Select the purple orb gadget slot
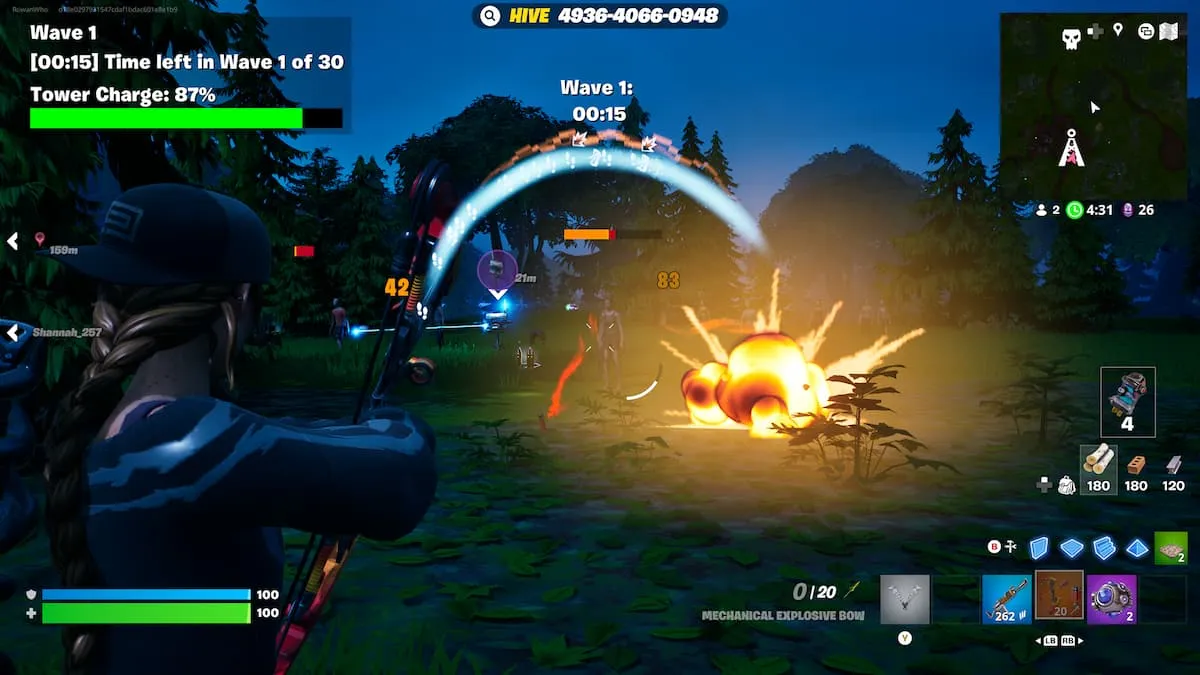1200x675 pixels. [x=1111, y=598]
